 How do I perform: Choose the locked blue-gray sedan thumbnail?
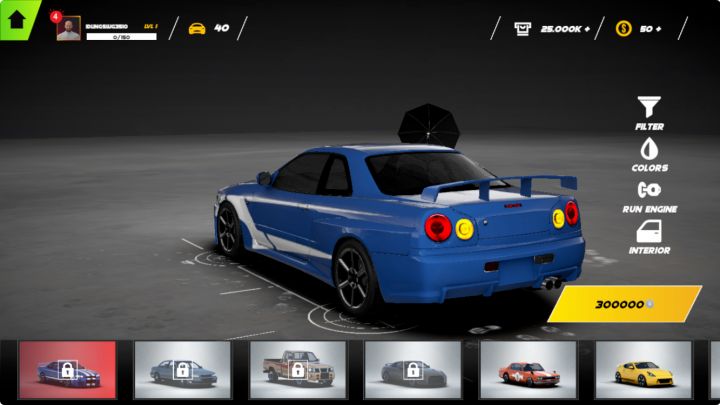coord(182,370)
